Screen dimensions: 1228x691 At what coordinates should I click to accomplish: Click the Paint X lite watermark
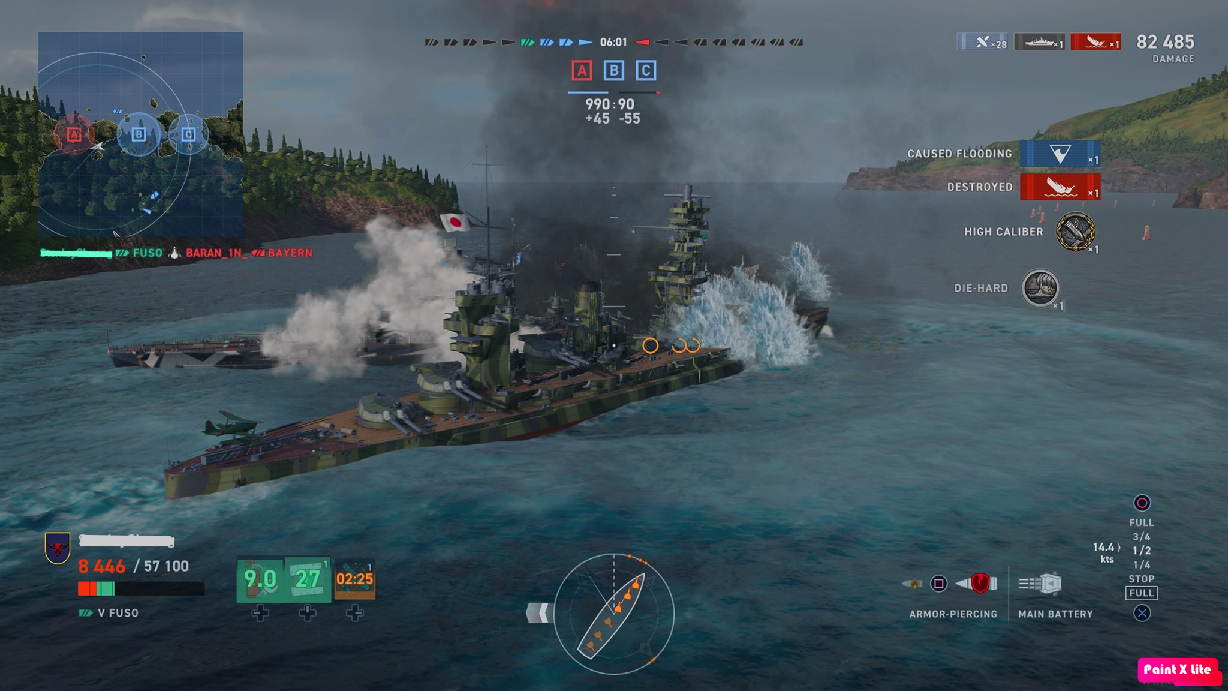pos(1178,670)
